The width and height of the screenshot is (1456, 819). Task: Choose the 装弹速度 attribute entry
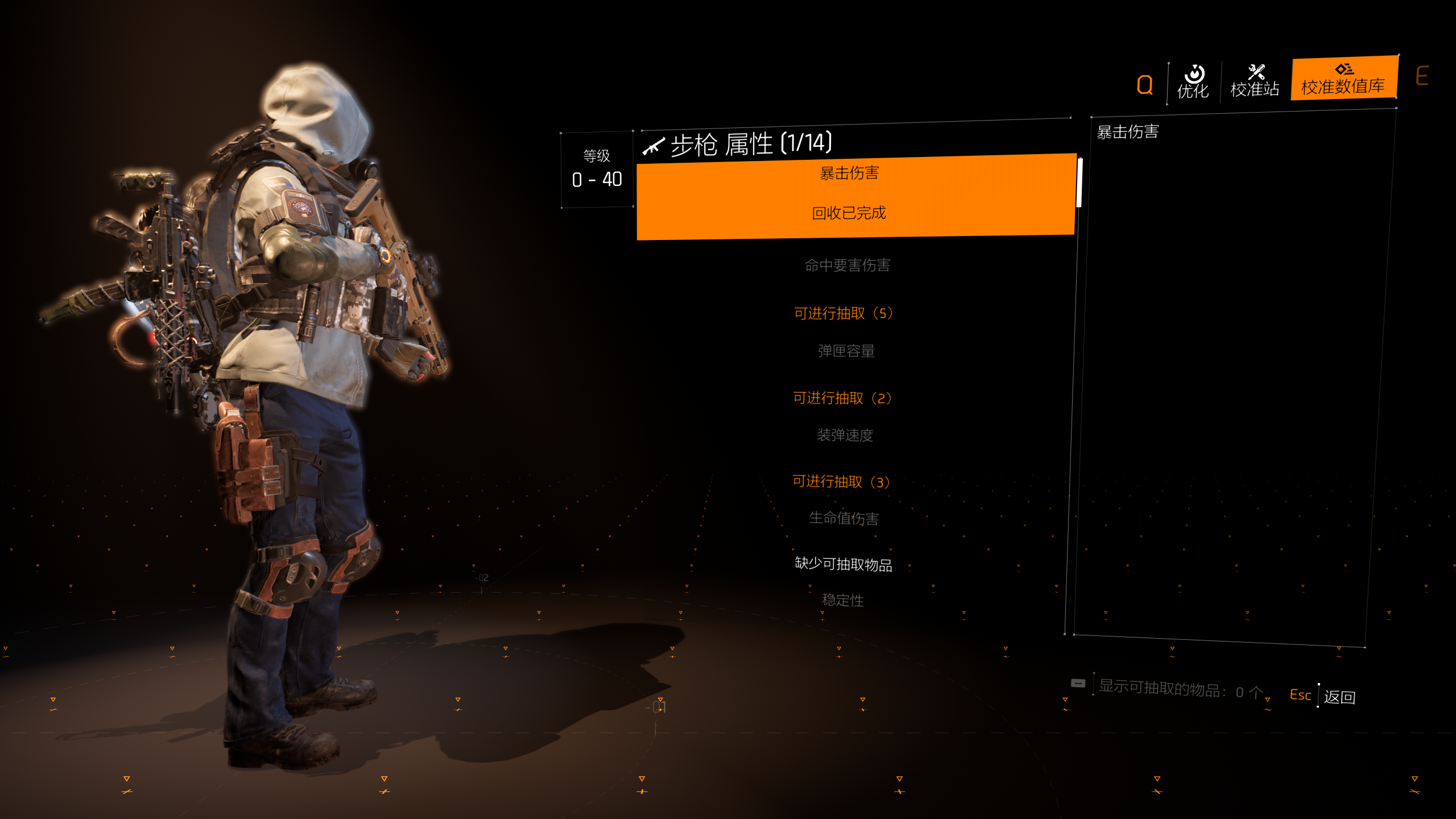pos(845,435)
